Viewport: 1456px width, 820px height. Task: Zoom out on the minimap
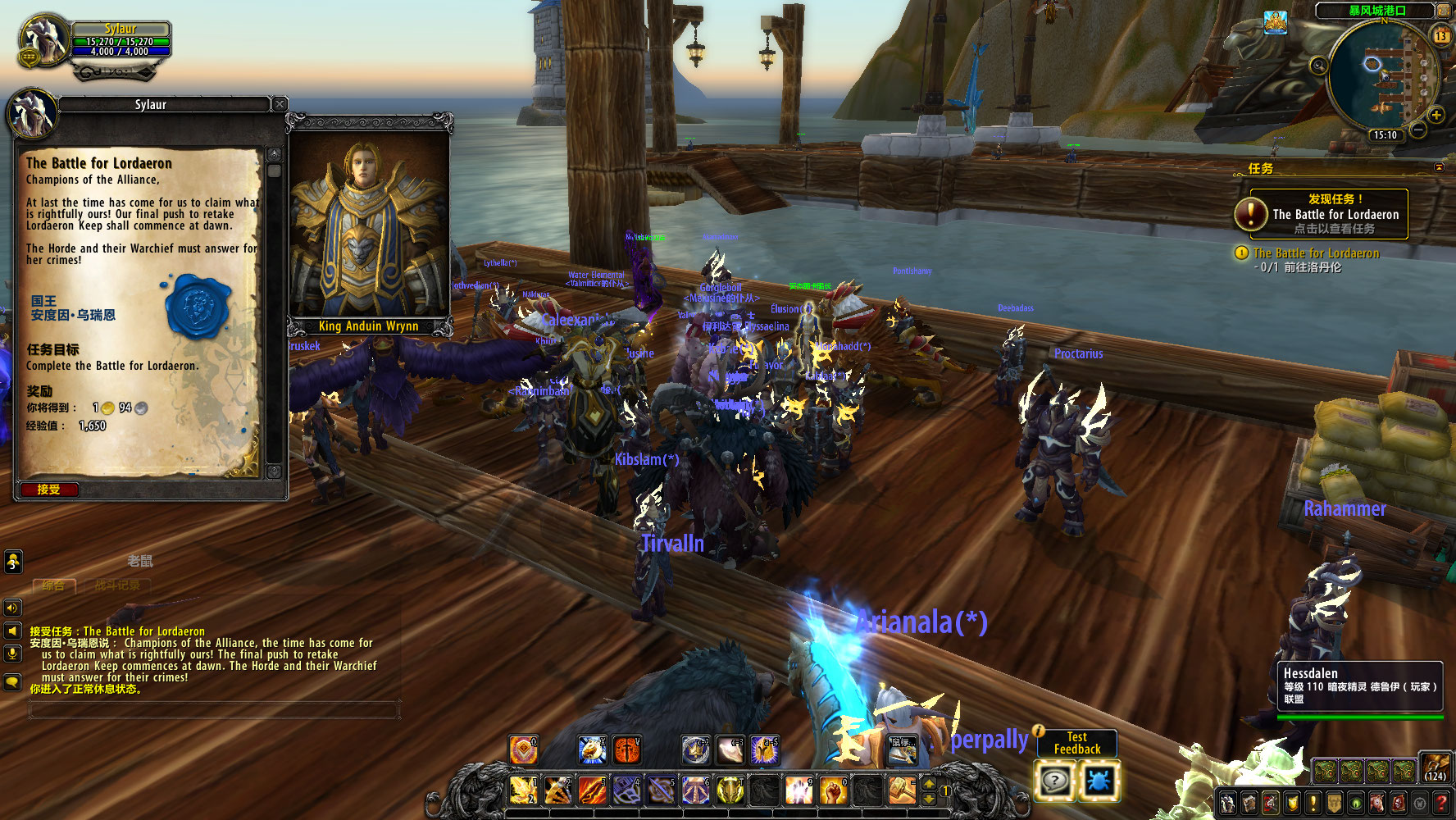pos(1418,130)
